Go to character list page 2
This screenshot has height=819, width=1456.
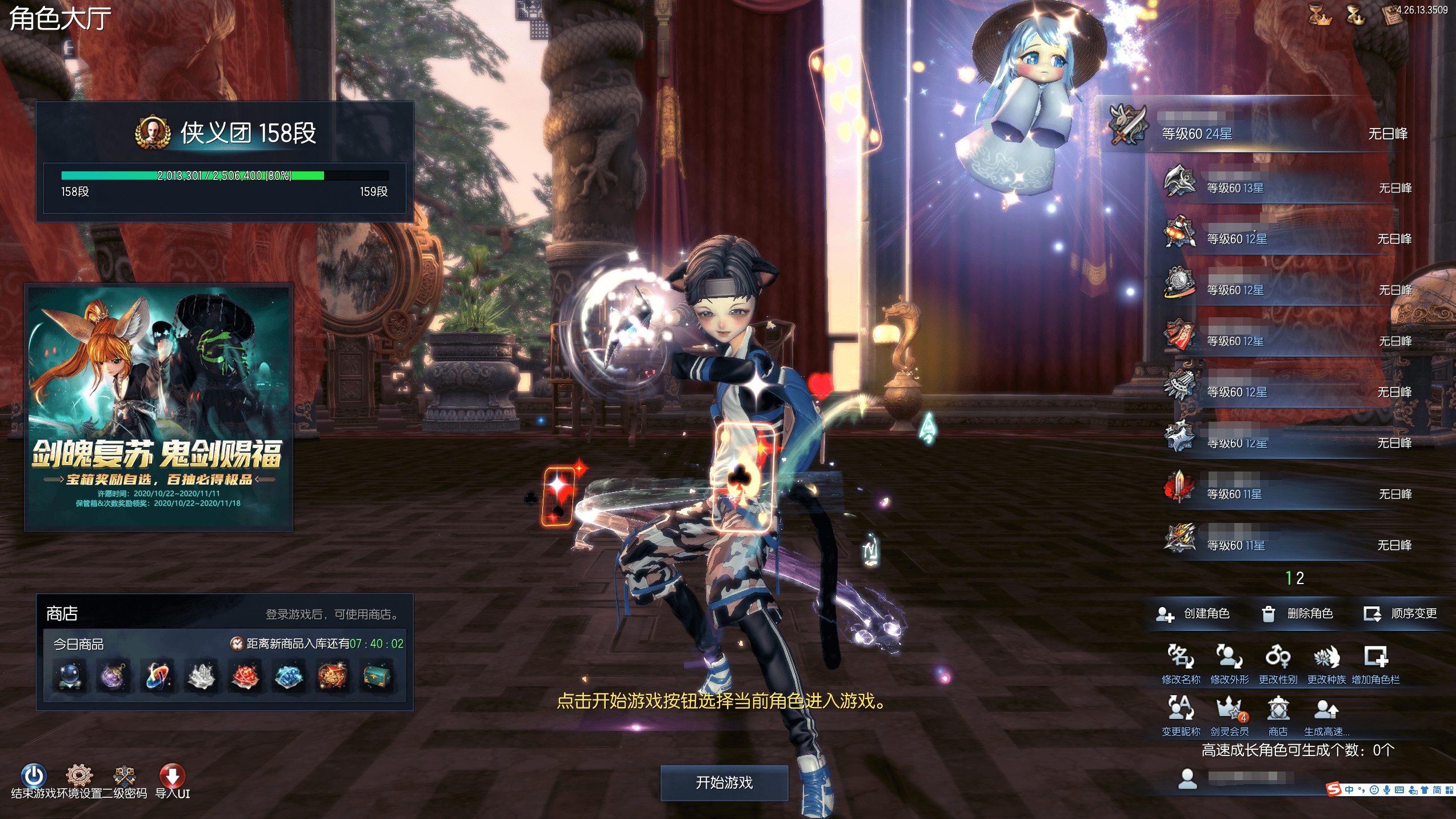click(x=1300, y=578)
